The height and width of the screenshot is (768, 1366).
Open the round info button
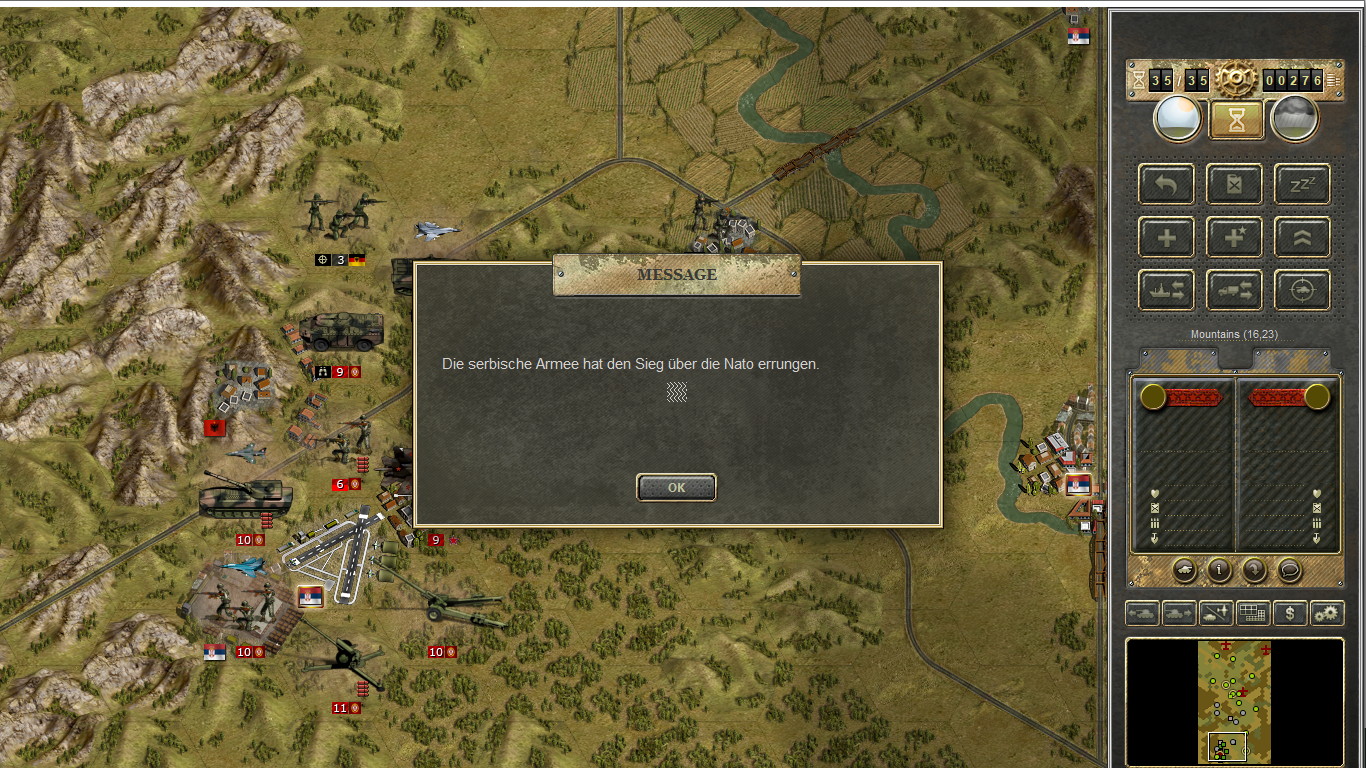pos(1219,570)
